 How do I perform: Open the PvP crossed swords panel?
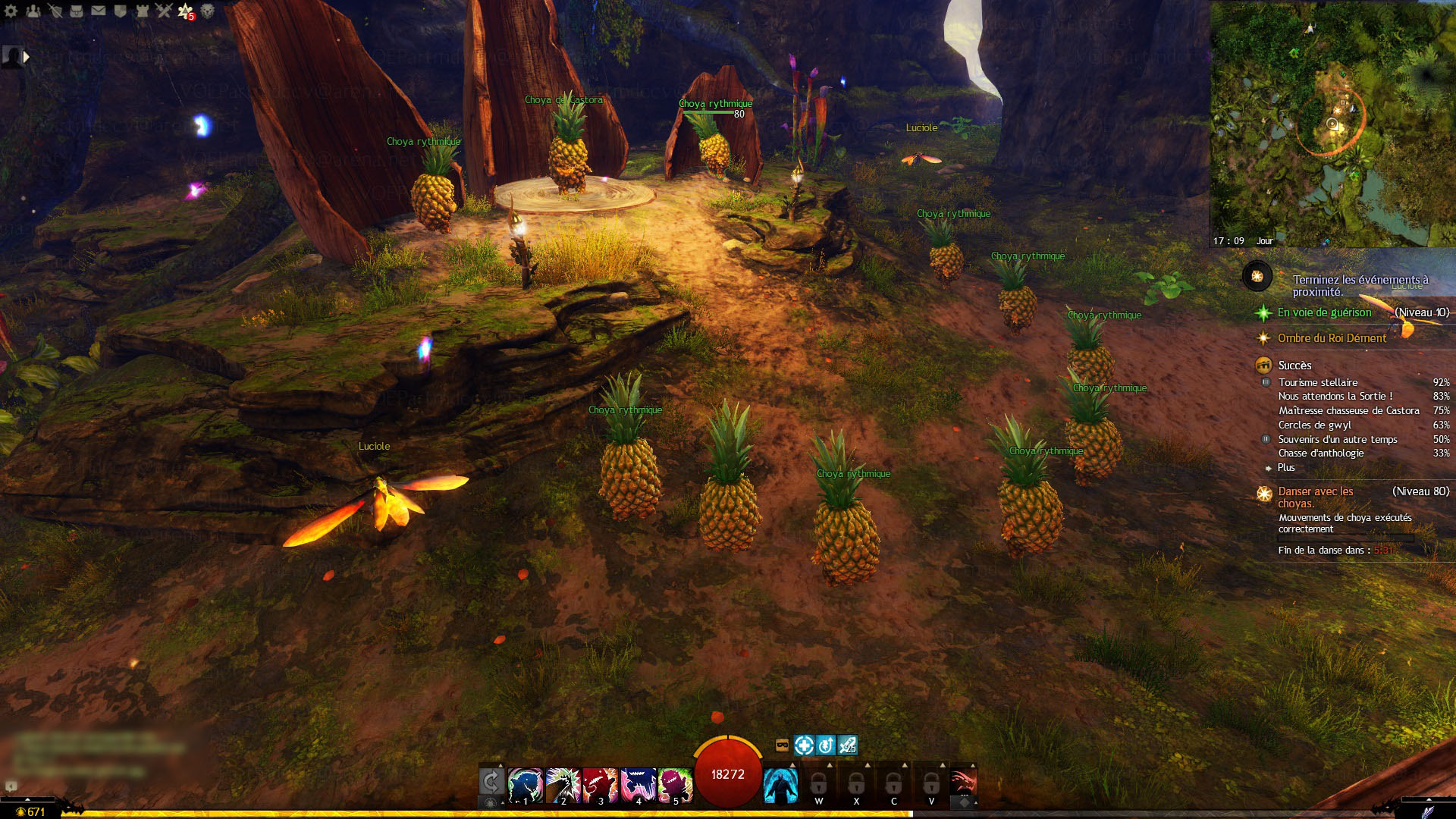click(x=164, y=11)
